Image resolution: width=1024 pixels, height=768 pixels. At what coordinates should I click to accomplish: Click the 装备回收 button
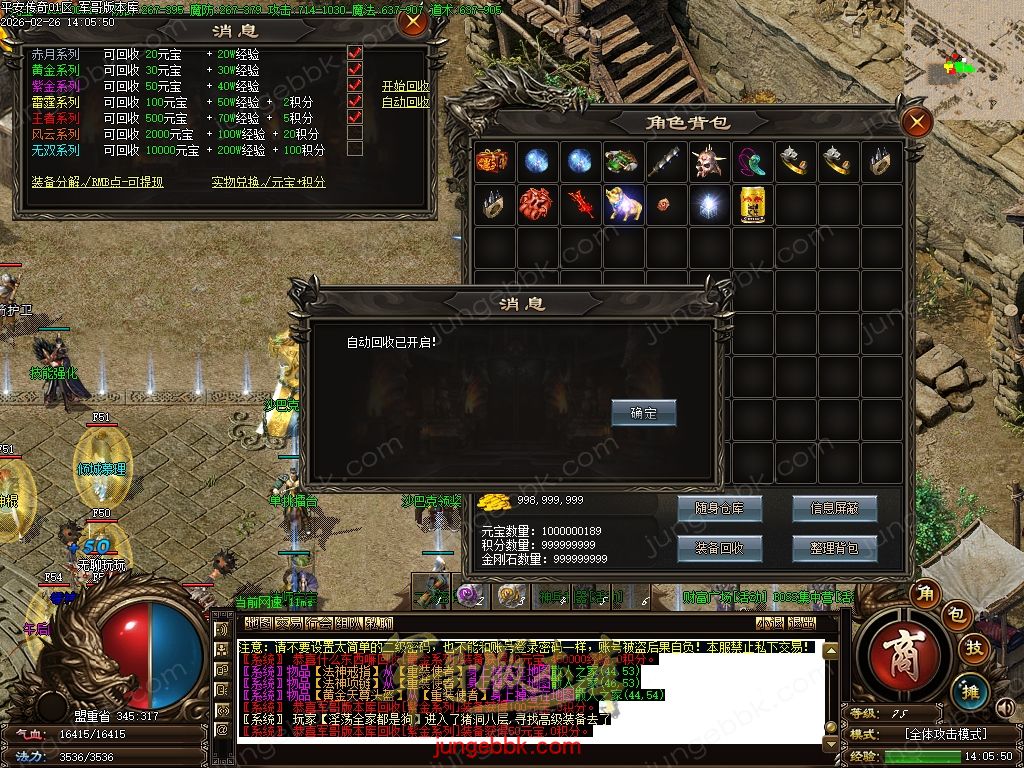tap(719, 548)
